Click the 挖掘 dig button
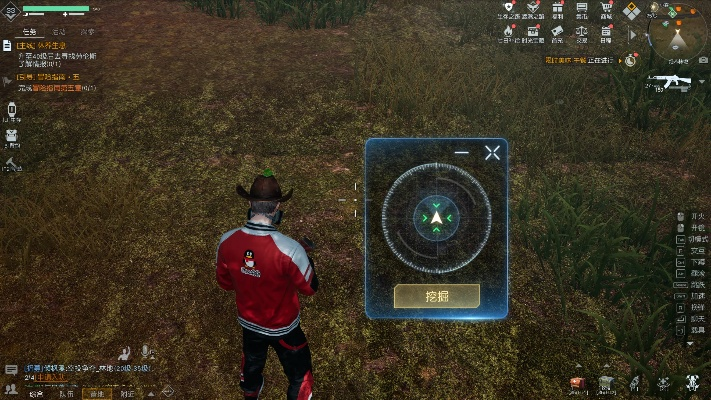This screenshot has height=400, width=711. tap(436, 296)
